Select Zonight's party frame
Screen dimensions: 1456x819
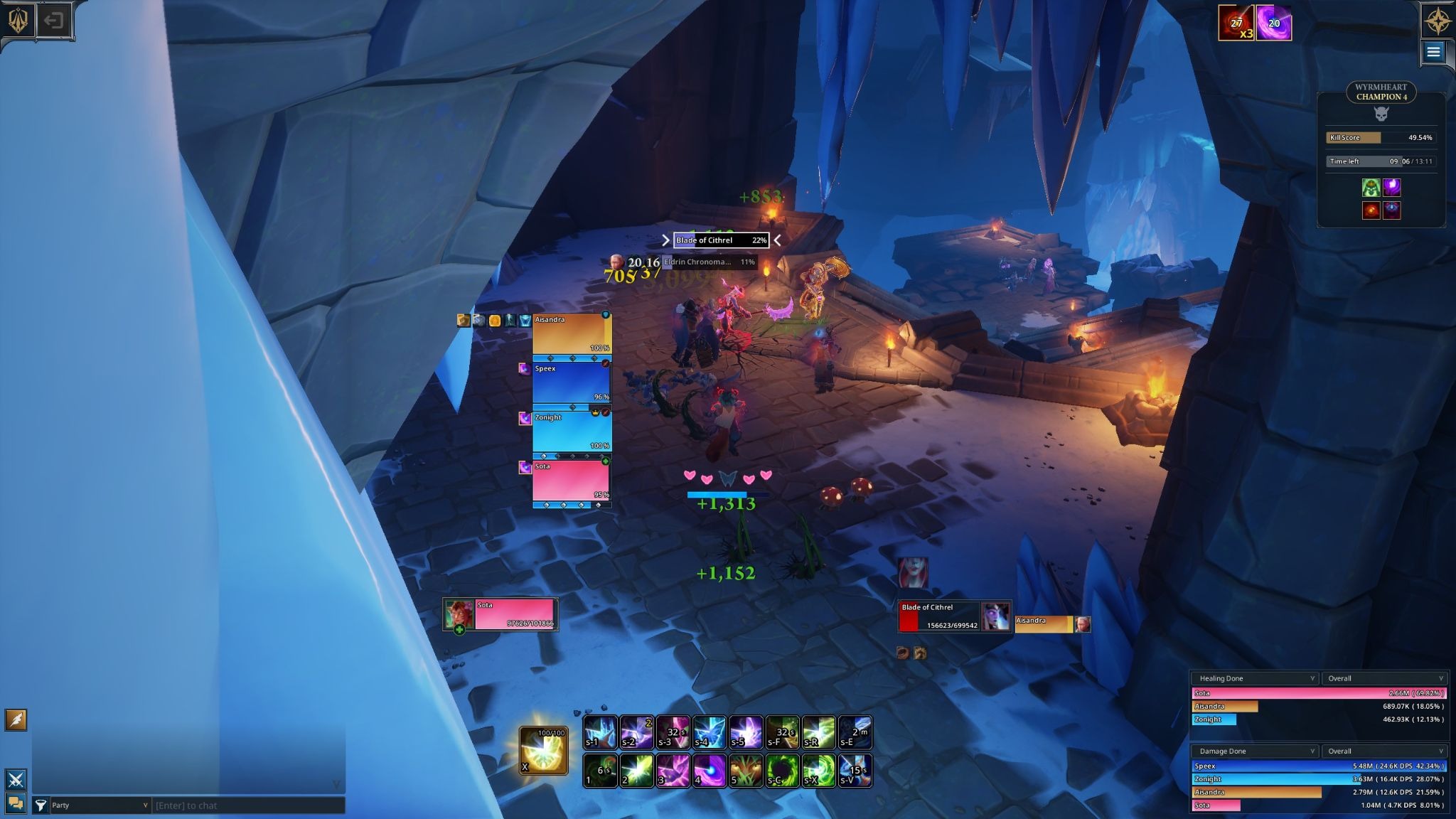(x=572, y=432)
